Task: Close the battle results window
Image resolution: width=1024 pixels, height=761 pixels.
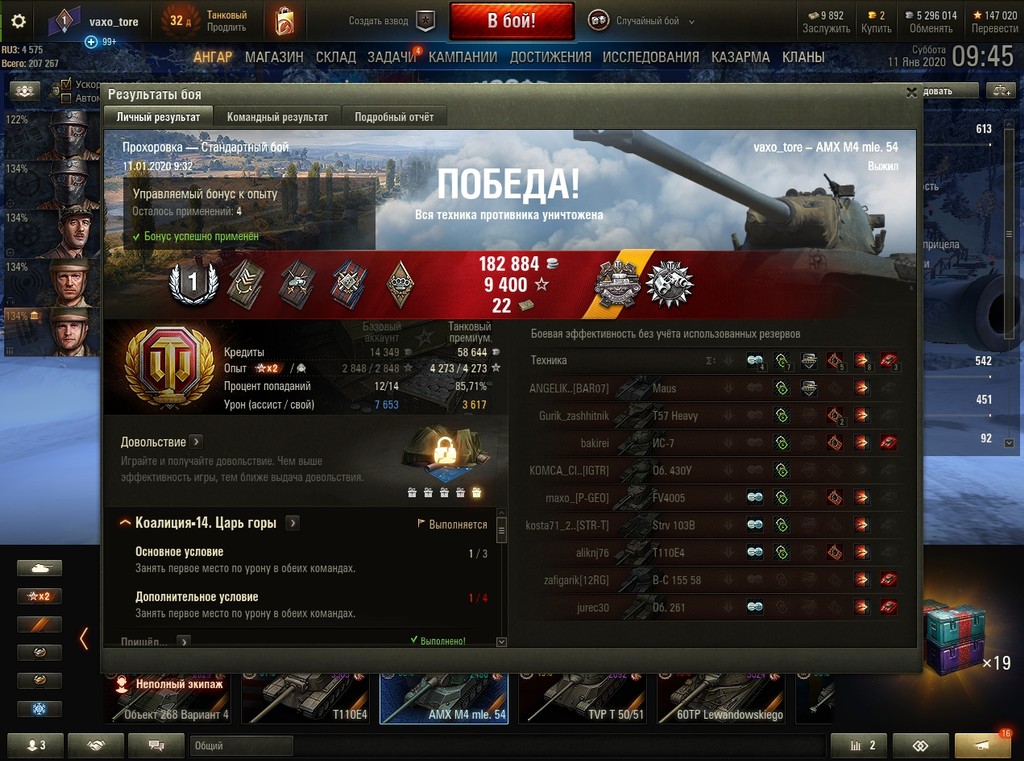Action: (911, 92)
